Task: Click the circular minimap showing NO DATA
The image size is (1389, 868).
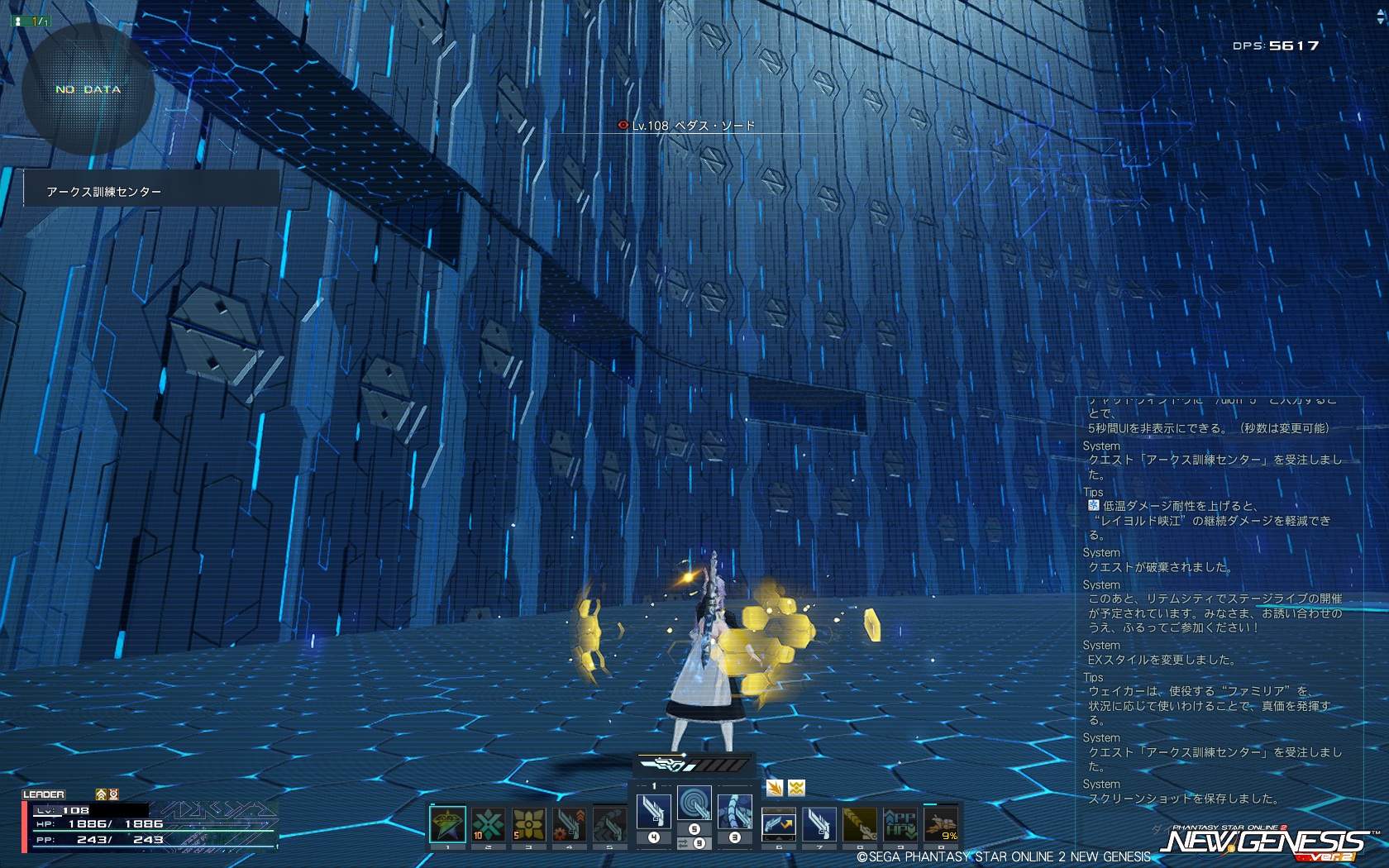Action: click(88, 89)
